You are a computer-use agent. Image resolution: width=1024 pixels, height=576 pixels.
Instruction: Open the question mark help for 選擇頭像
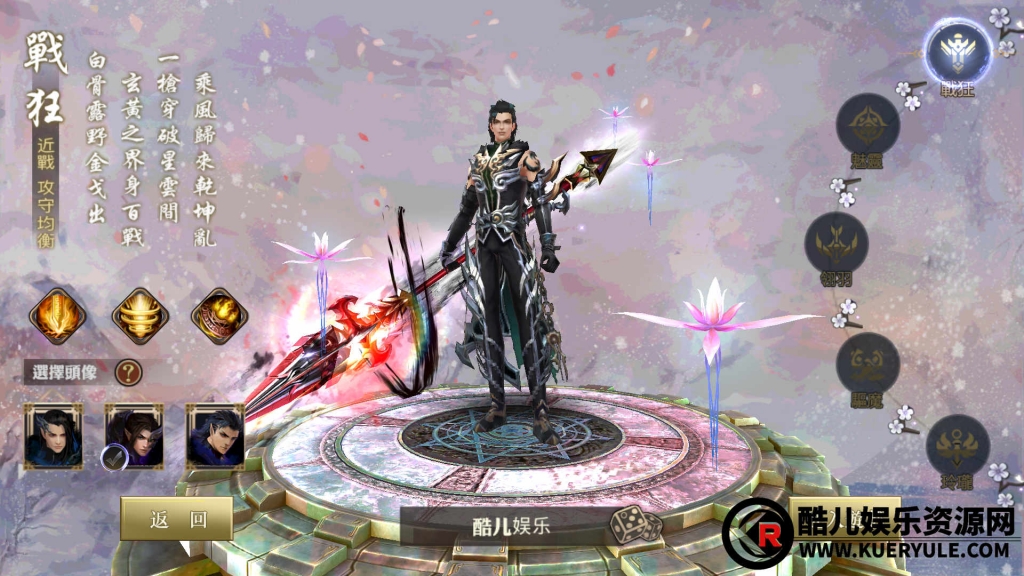pos(128,373)
